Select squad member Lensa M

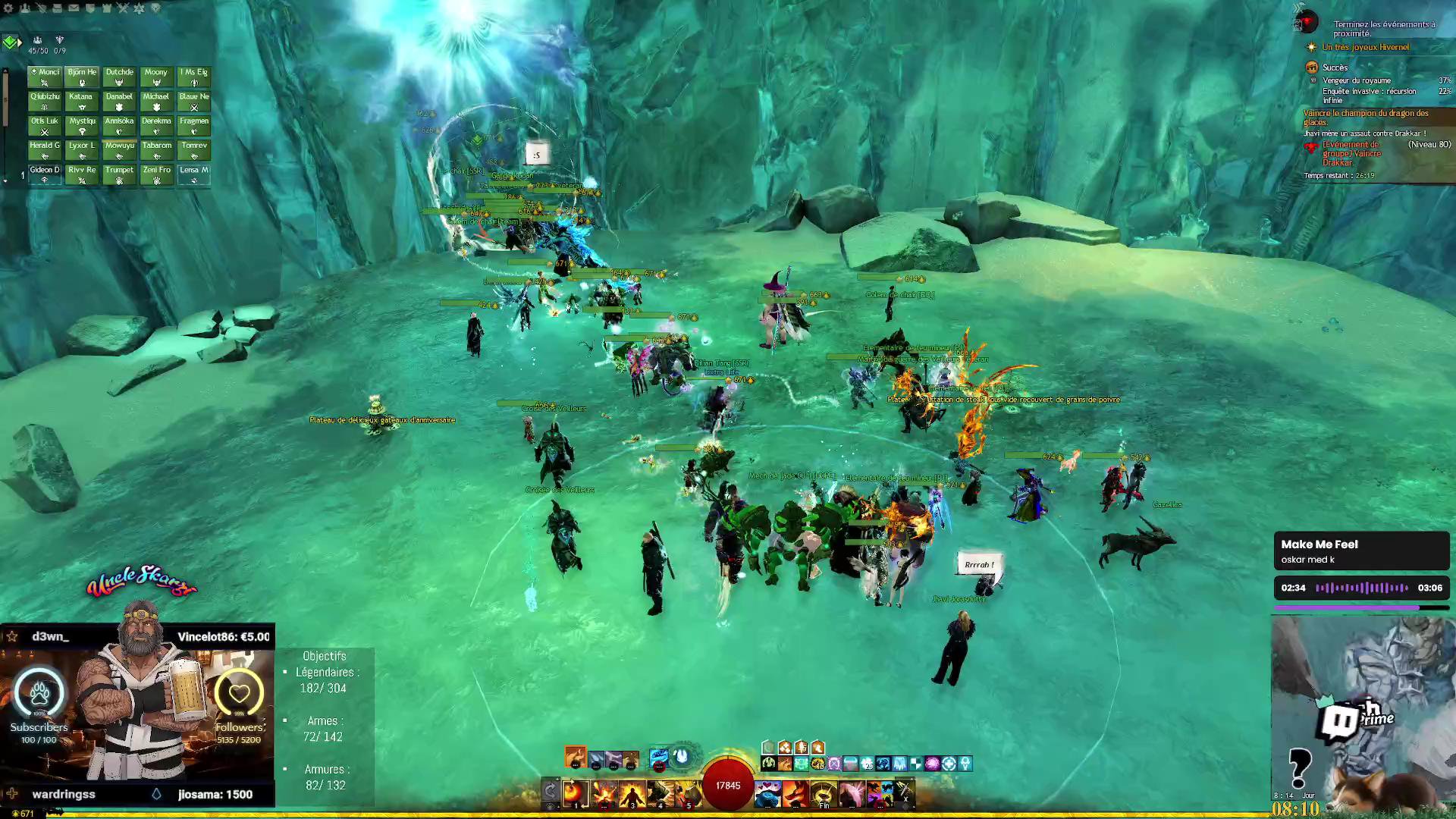pyautogui.click(x=194, y=174)
